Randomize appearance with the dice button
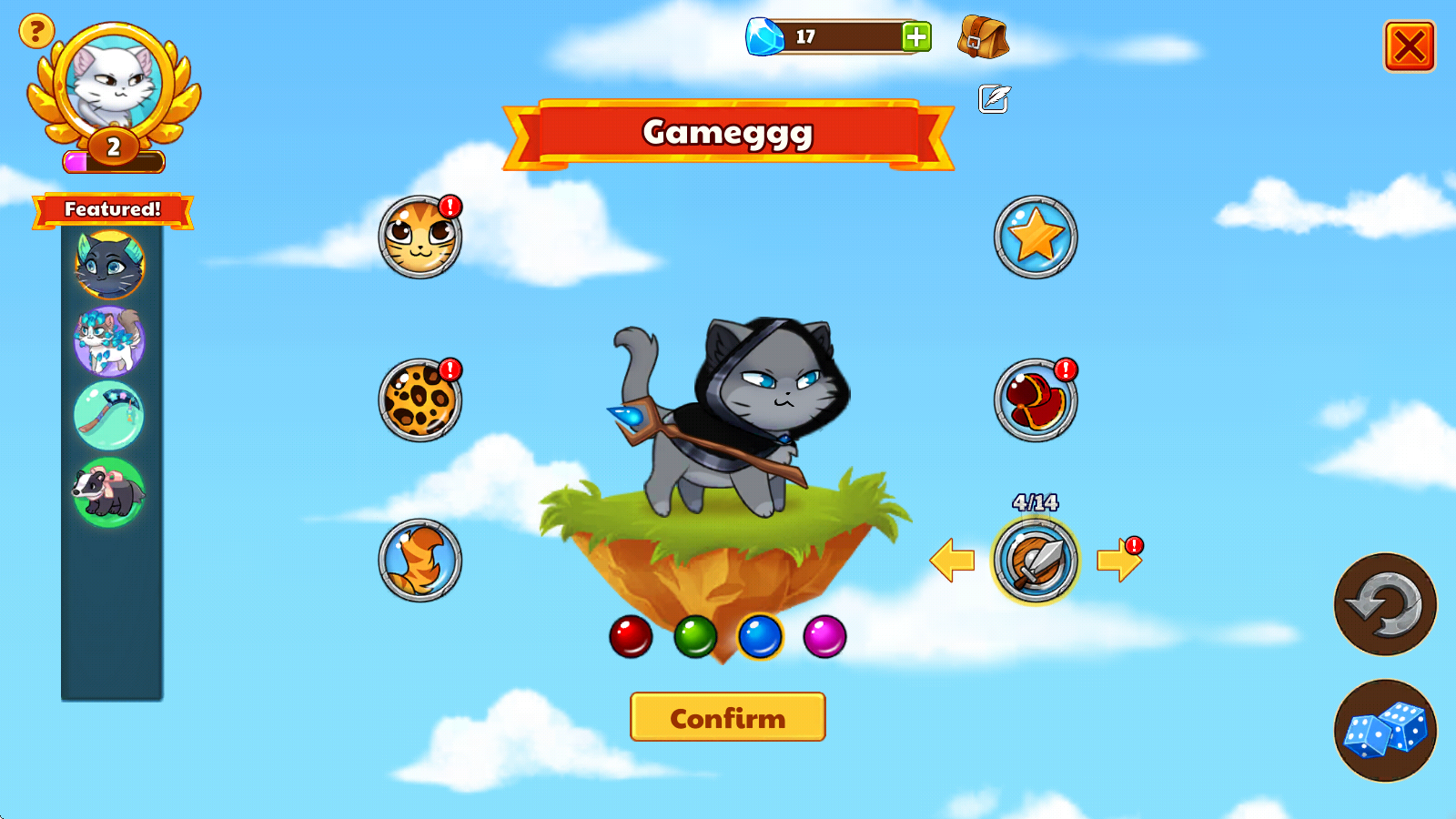 tap(1385, 731)
